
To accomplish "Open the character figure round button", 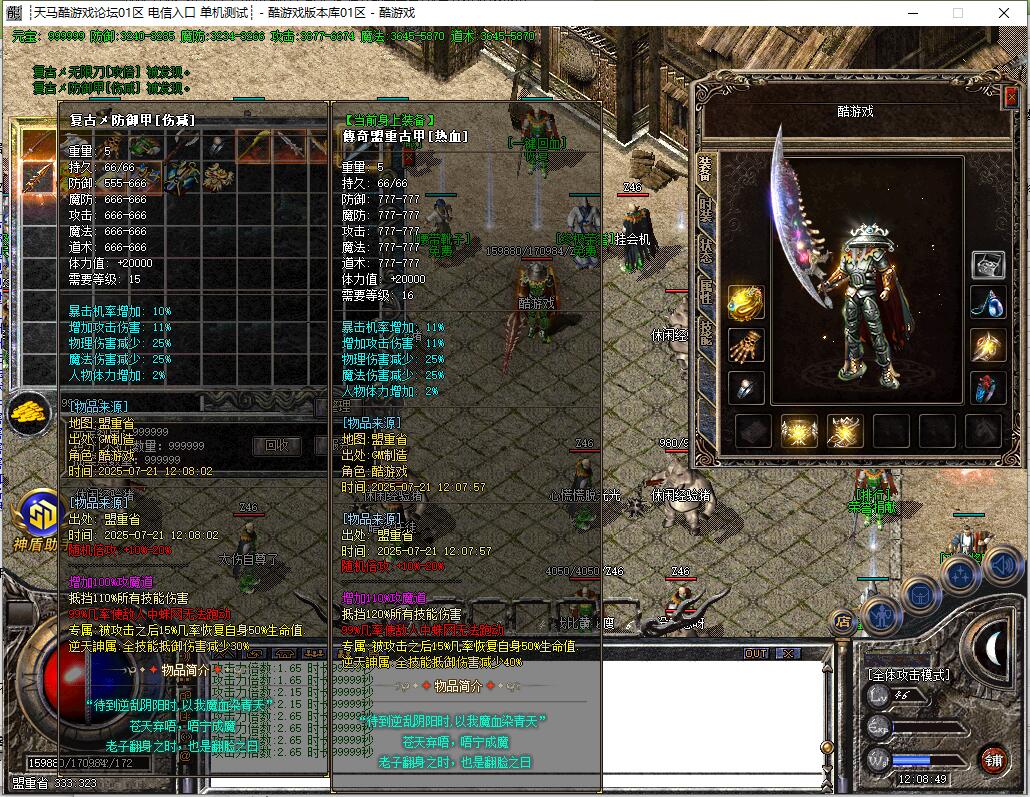I will click(x=881, y=616).
